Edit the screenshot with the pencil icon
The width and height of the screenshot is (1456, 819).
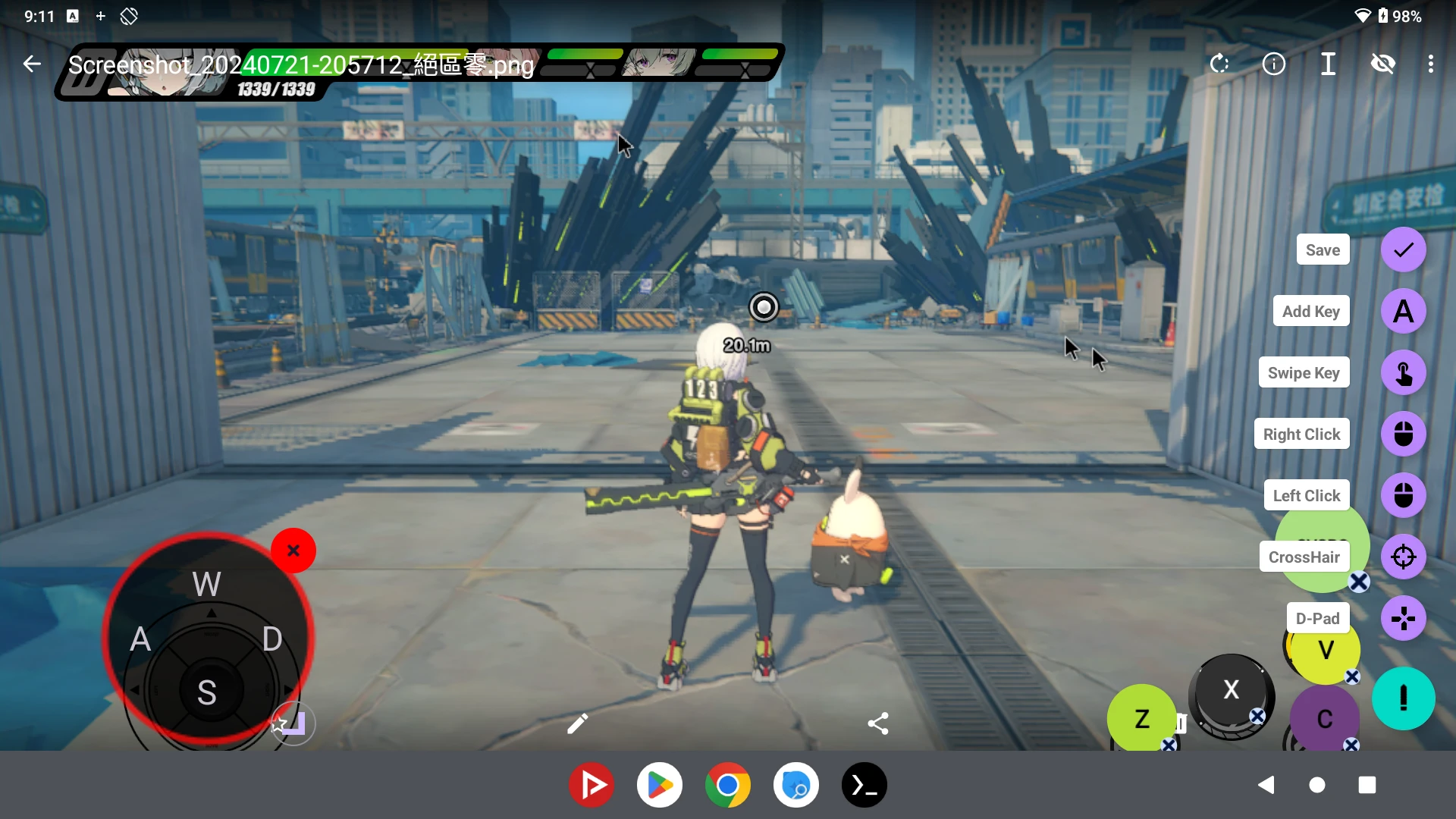[x=577, y=724]
